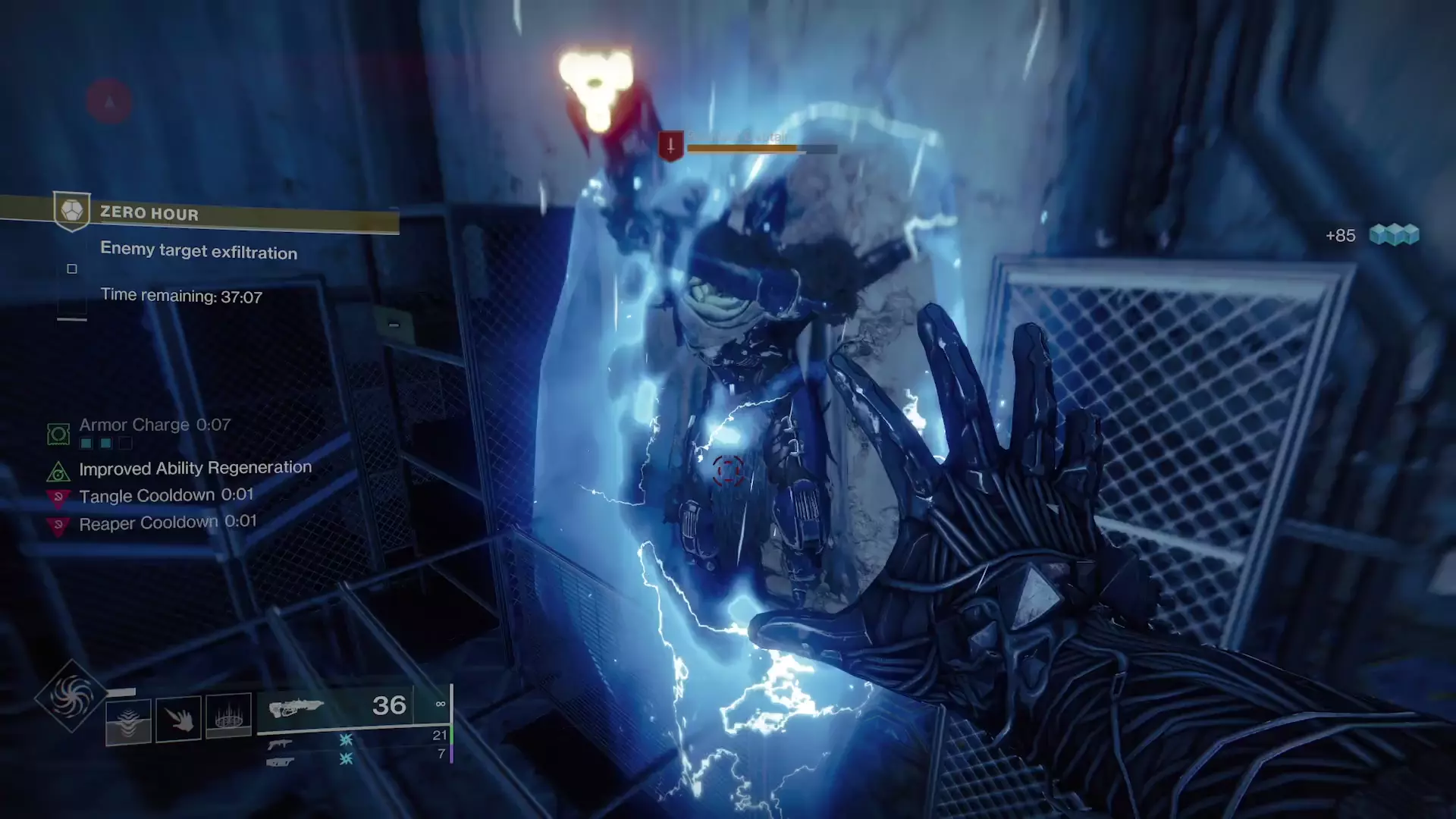Viewport: 1456px width, 819px height.
Task: Click the Enemy target exfiltration objective text
Action: pyautogui.click(x=199, y=252)
